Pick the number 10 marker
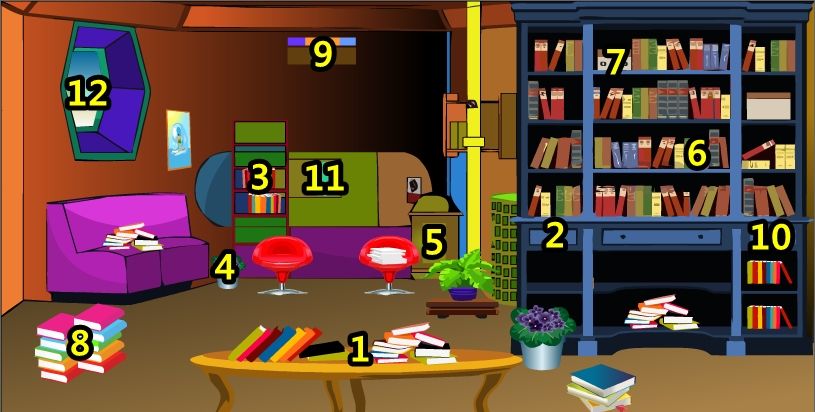 tap(770, 237)
